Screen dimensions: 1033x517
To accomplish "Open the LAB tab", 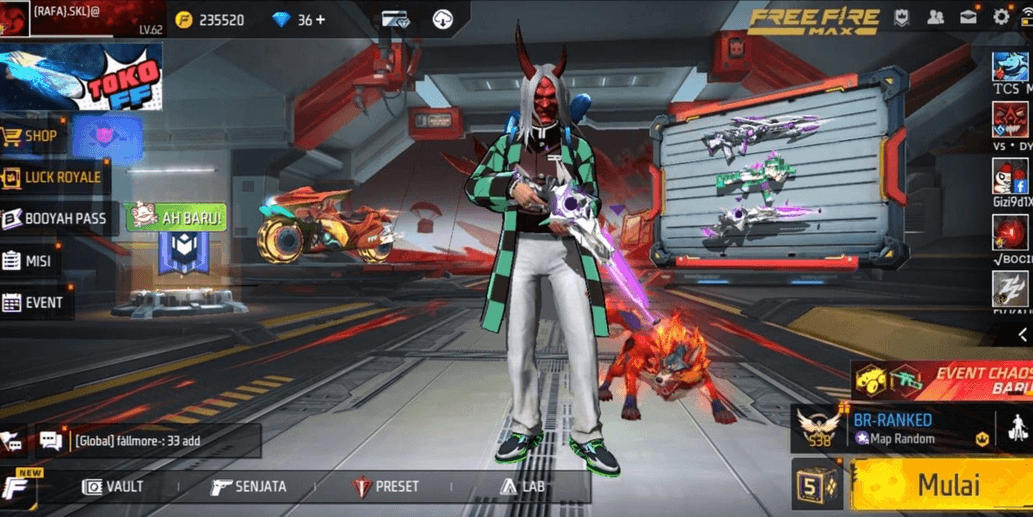I will point(522,487).
